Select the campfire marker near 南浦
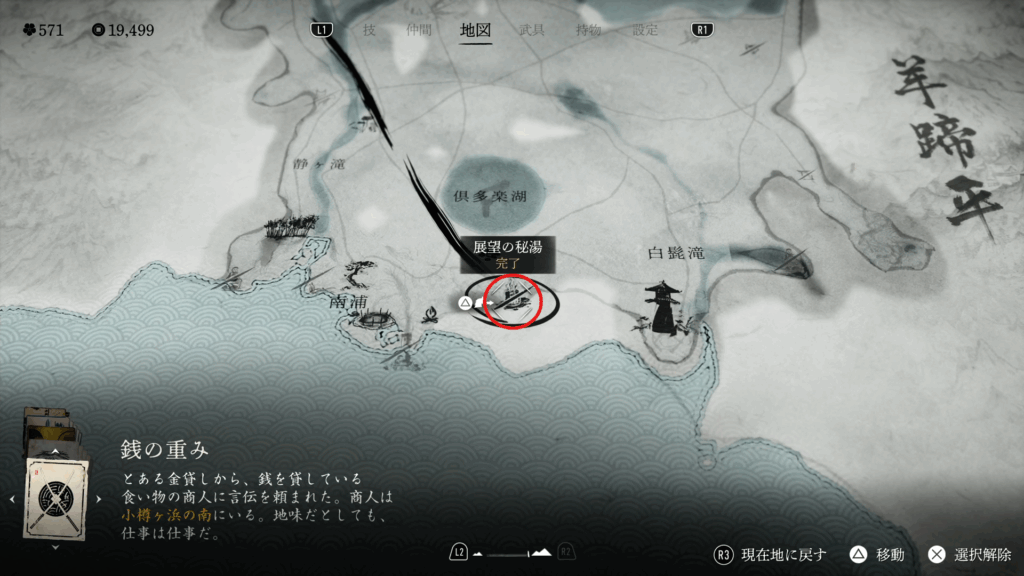This screenshot has width=1024, height=576. point(431,314)
